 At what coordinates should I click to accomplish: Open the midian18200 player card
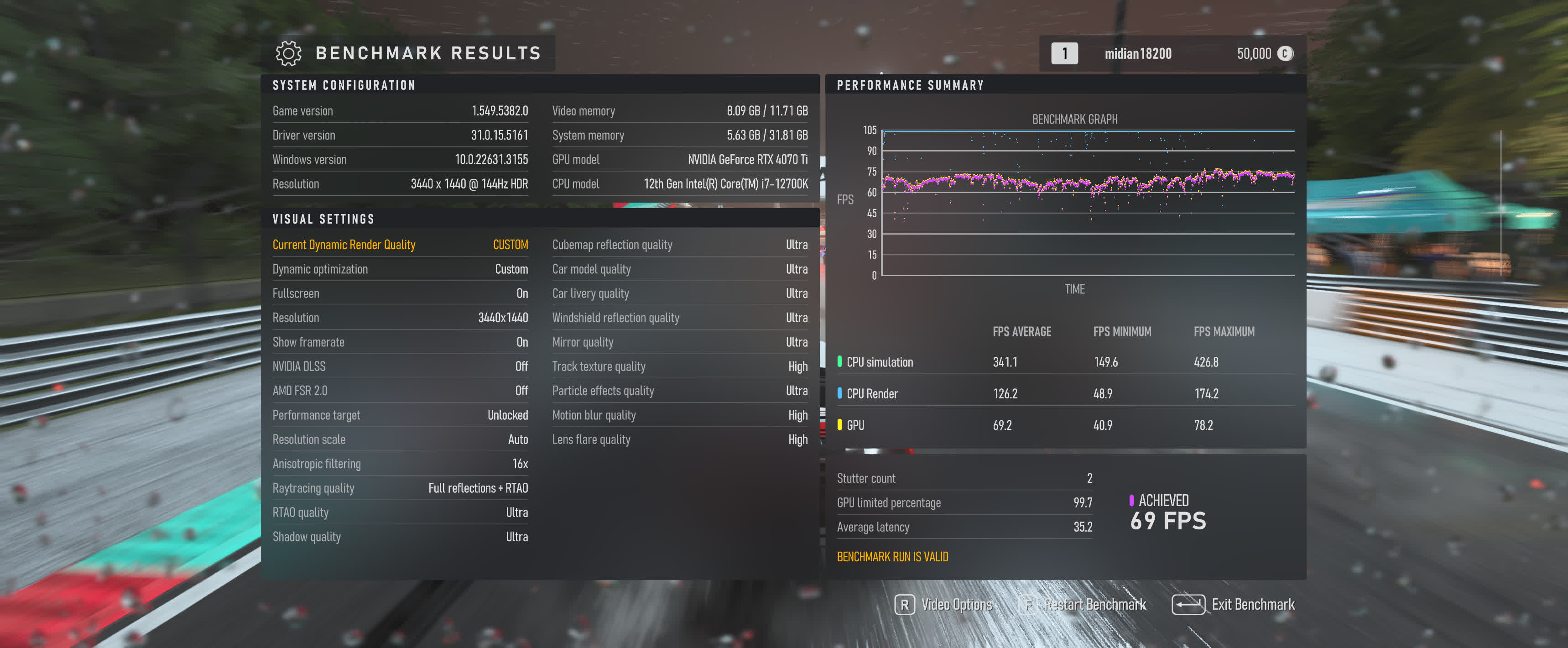(x=1137, y=53)
